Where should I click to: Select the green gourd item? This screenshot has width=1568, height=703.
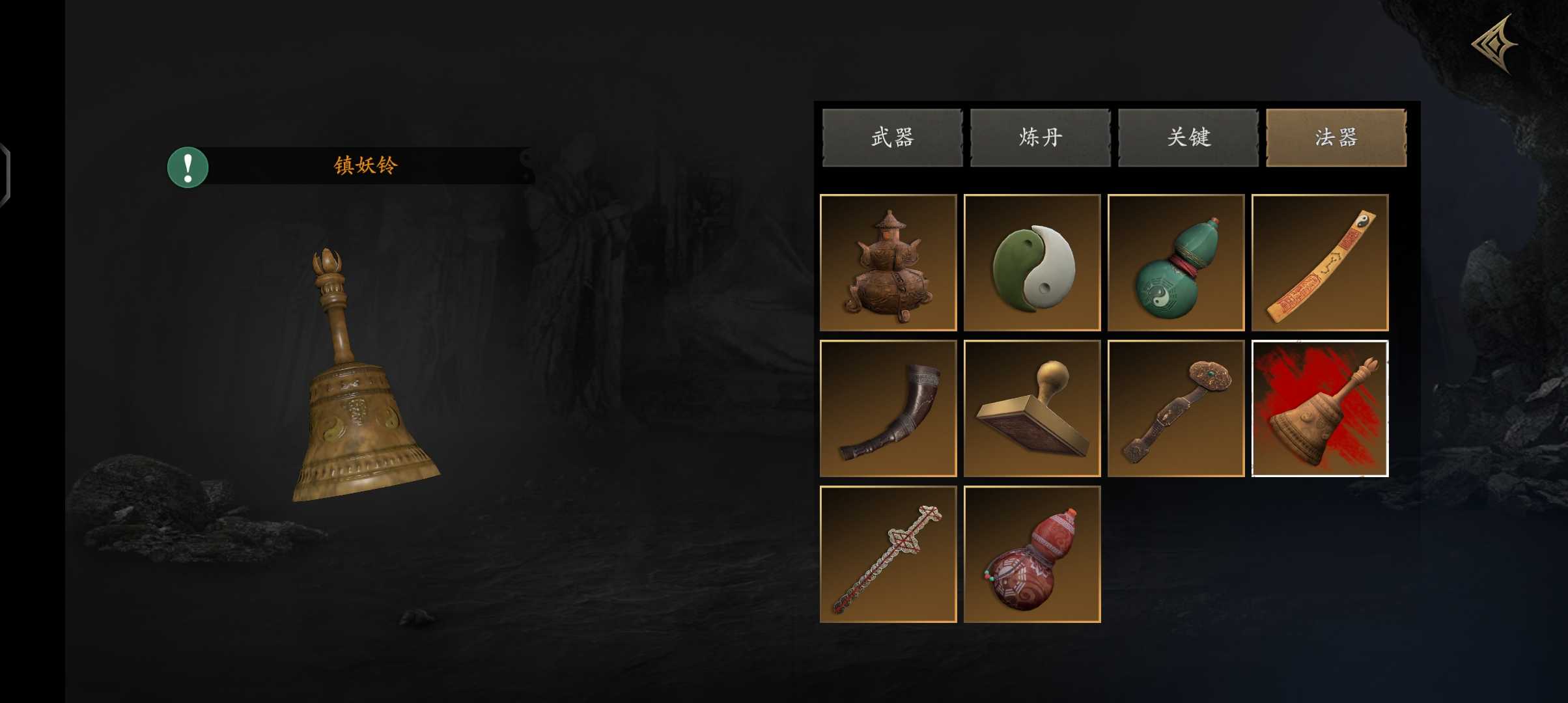pyautogui.click(x=1176, y=262)
